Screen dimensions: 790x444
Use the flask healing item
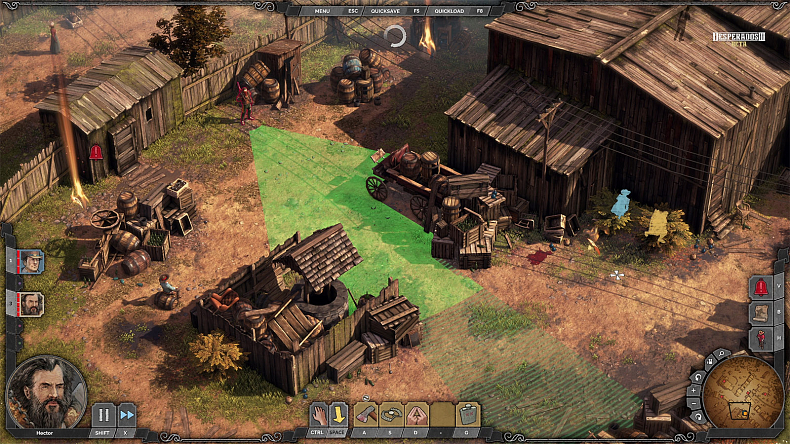[x=467, y=414]
